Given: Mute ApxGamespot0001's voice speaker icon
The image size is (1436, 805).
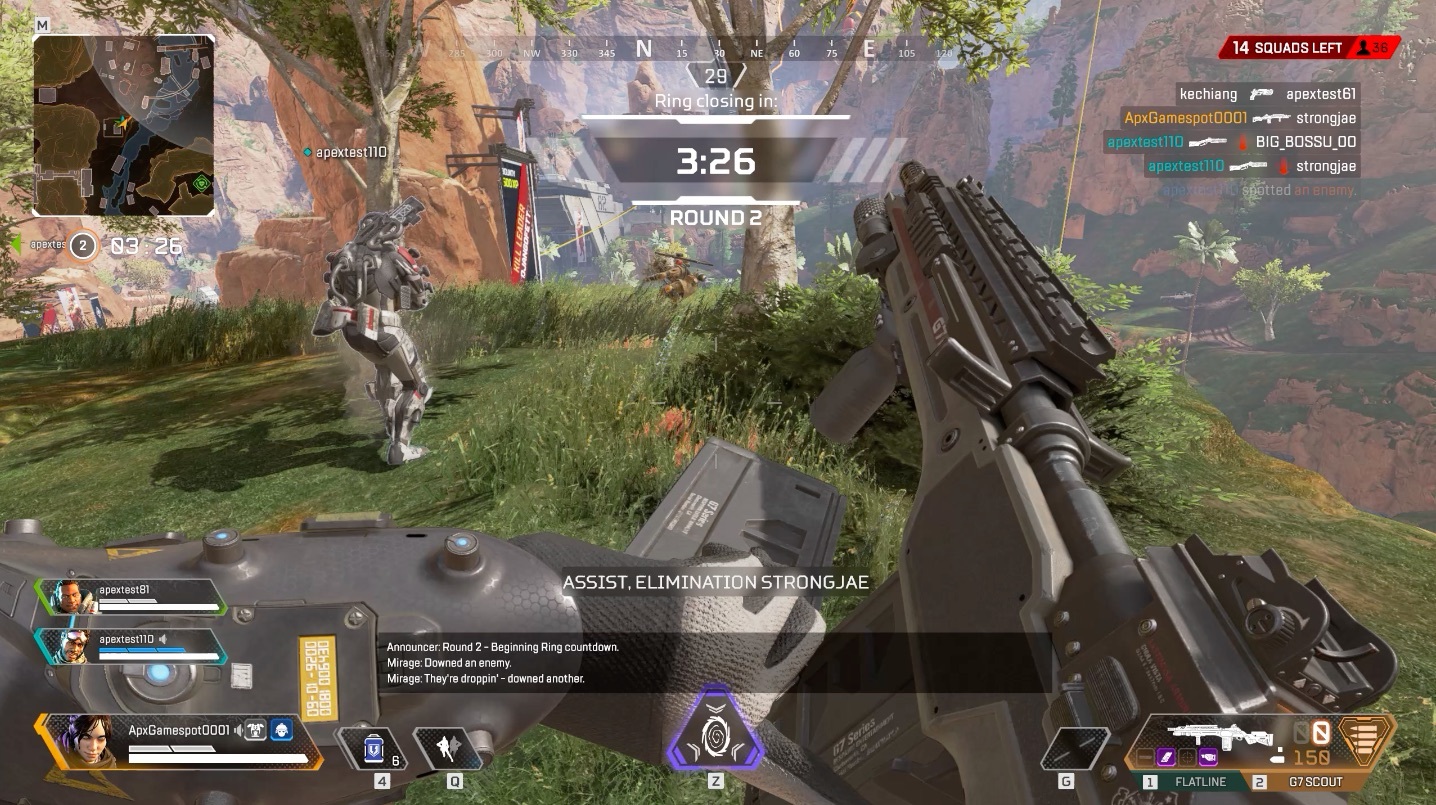Looking at the screenshot, I should pos(239,731).
